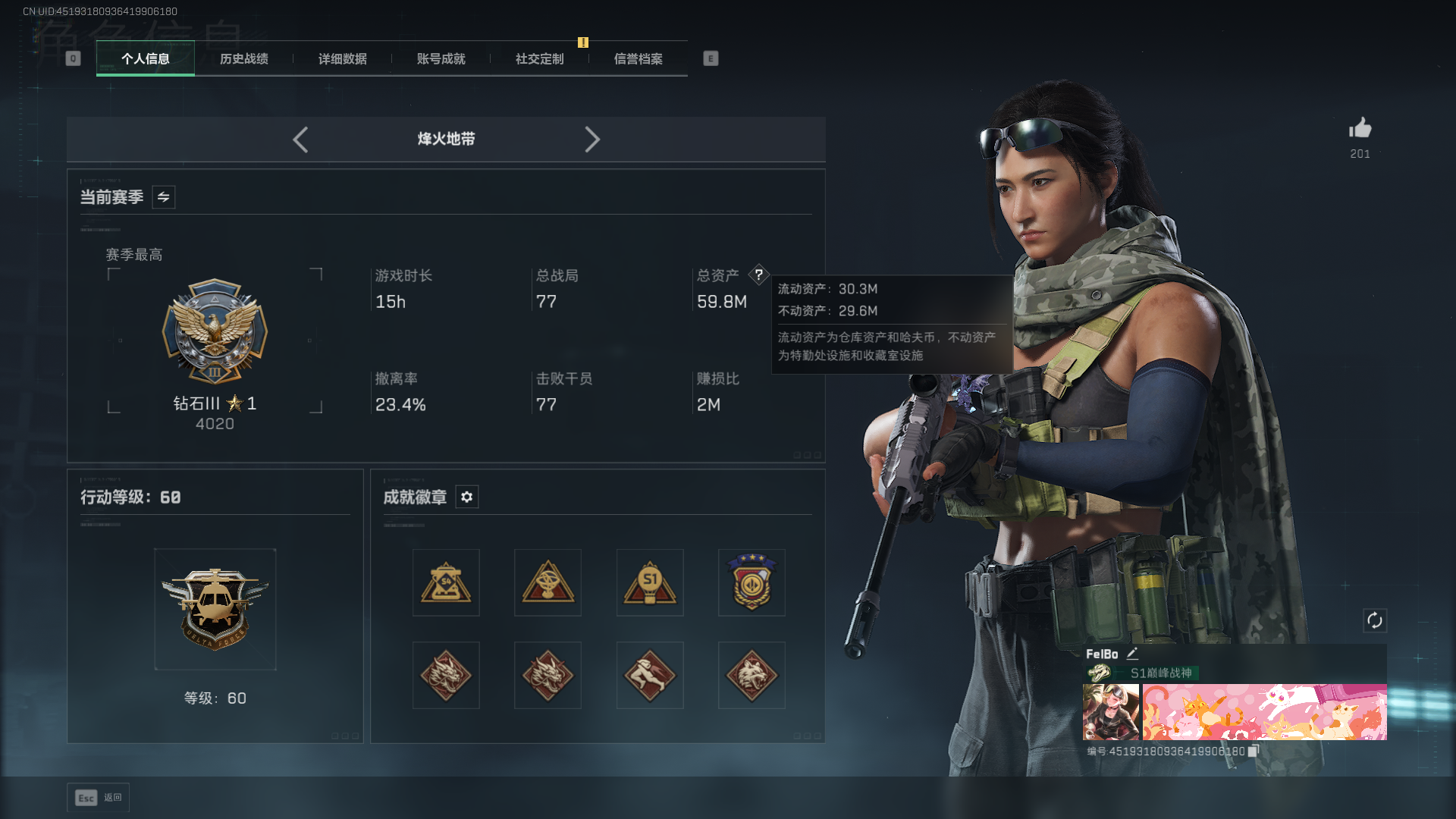Image resolution: width=1456 pixels, height=819 pixels.
Task: Select the 详细数据 tab
Action: (342, 59)
